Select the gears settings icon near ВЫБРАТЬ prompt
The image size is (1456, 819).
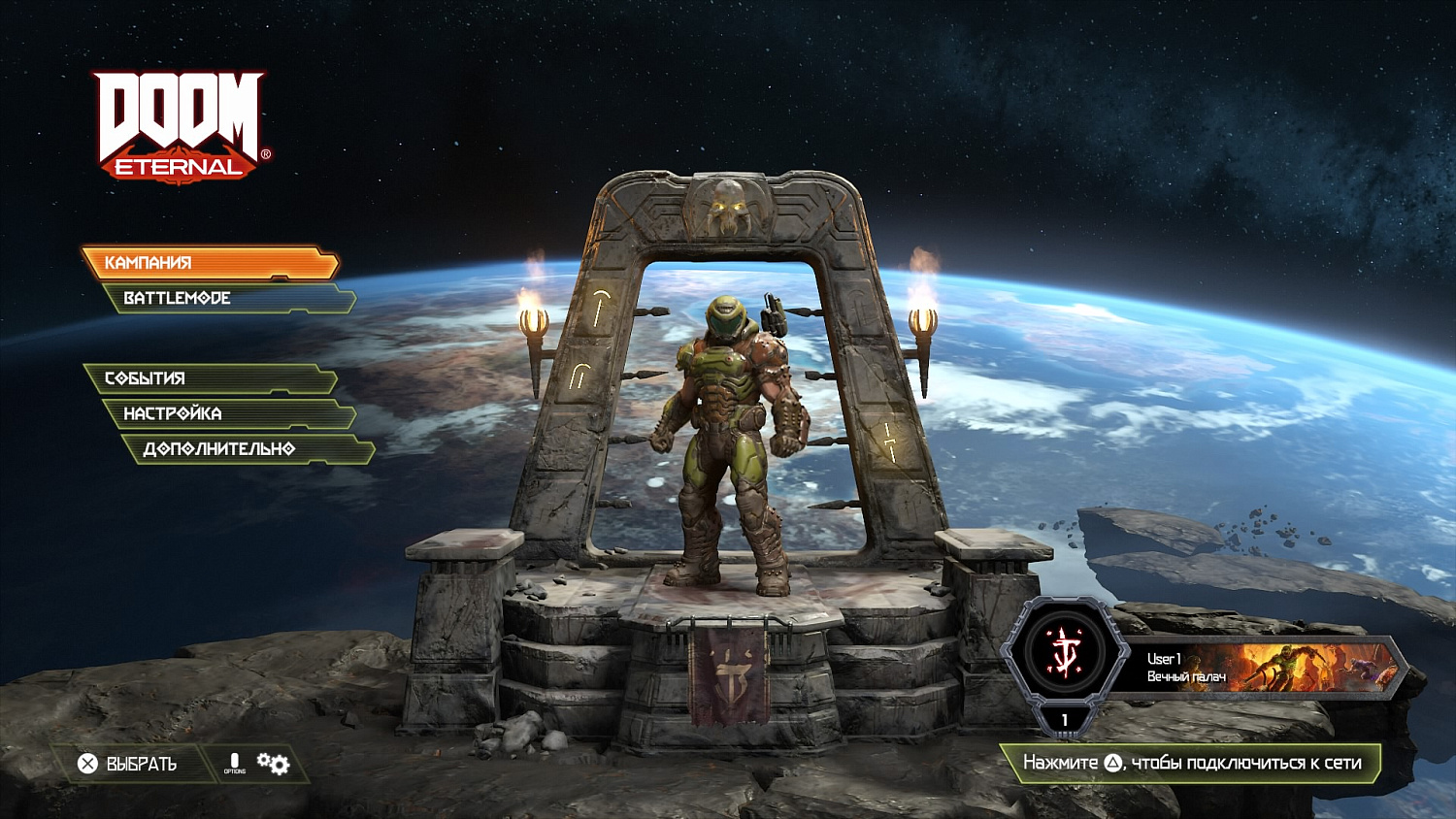coord(273,764)
